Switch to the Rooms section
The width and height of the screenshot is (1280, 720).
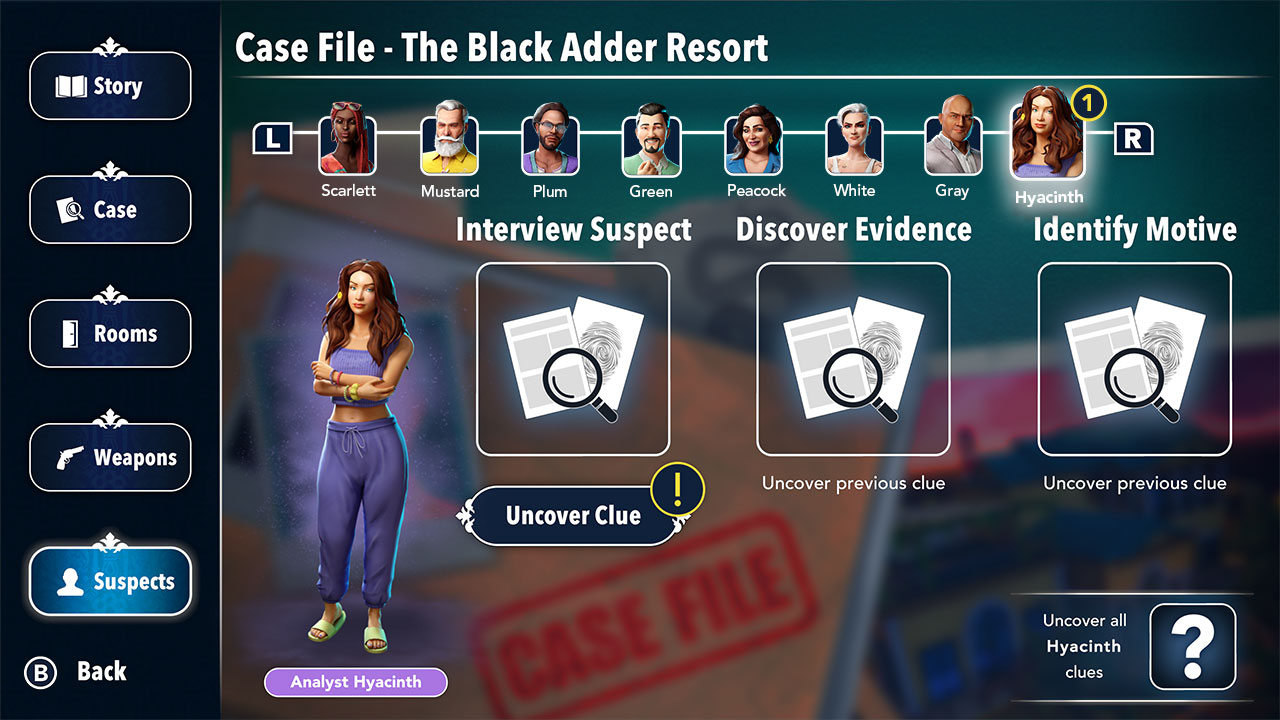[x=110, y=333]
